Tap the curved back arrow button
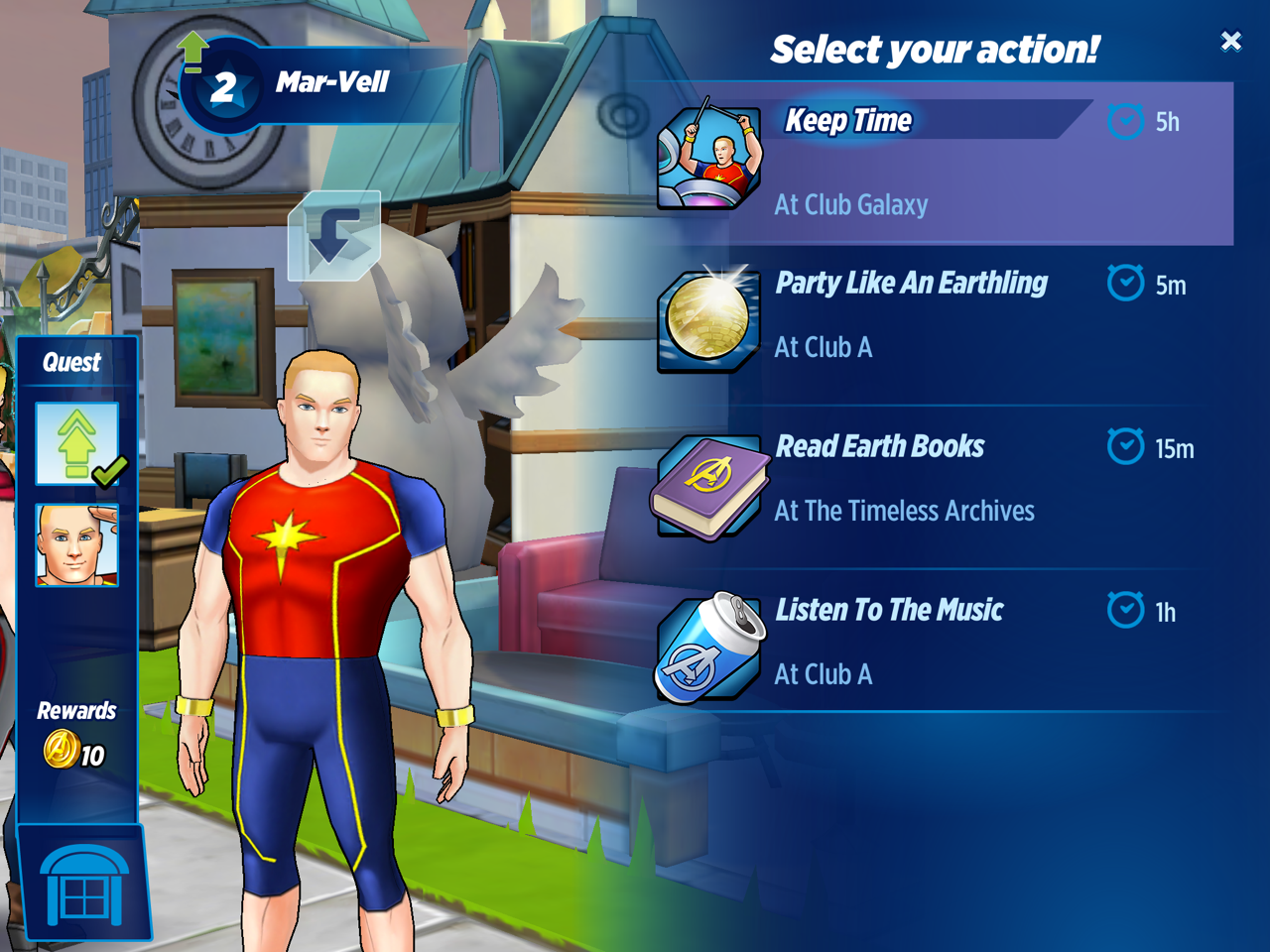Image resolution: width=1270 pixels, height=952 pixels. pyautogui.click(x=334, y=236)
